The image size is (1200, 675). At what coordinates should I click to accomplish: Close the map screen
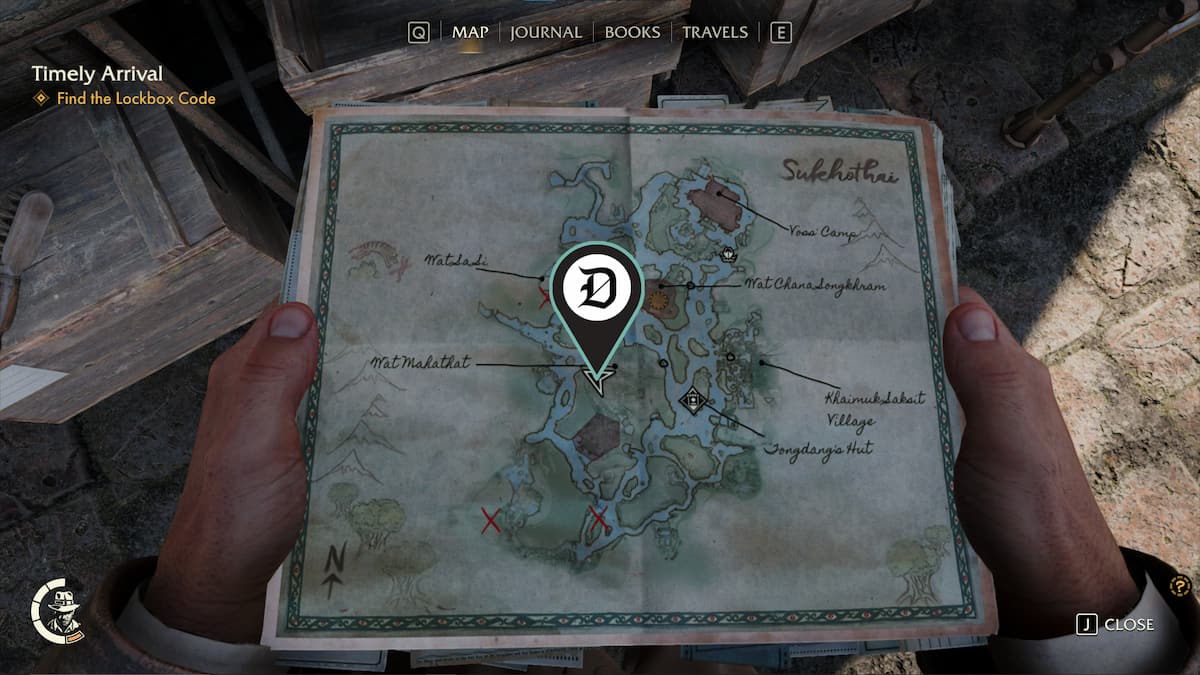click(x=1116, y=624)
